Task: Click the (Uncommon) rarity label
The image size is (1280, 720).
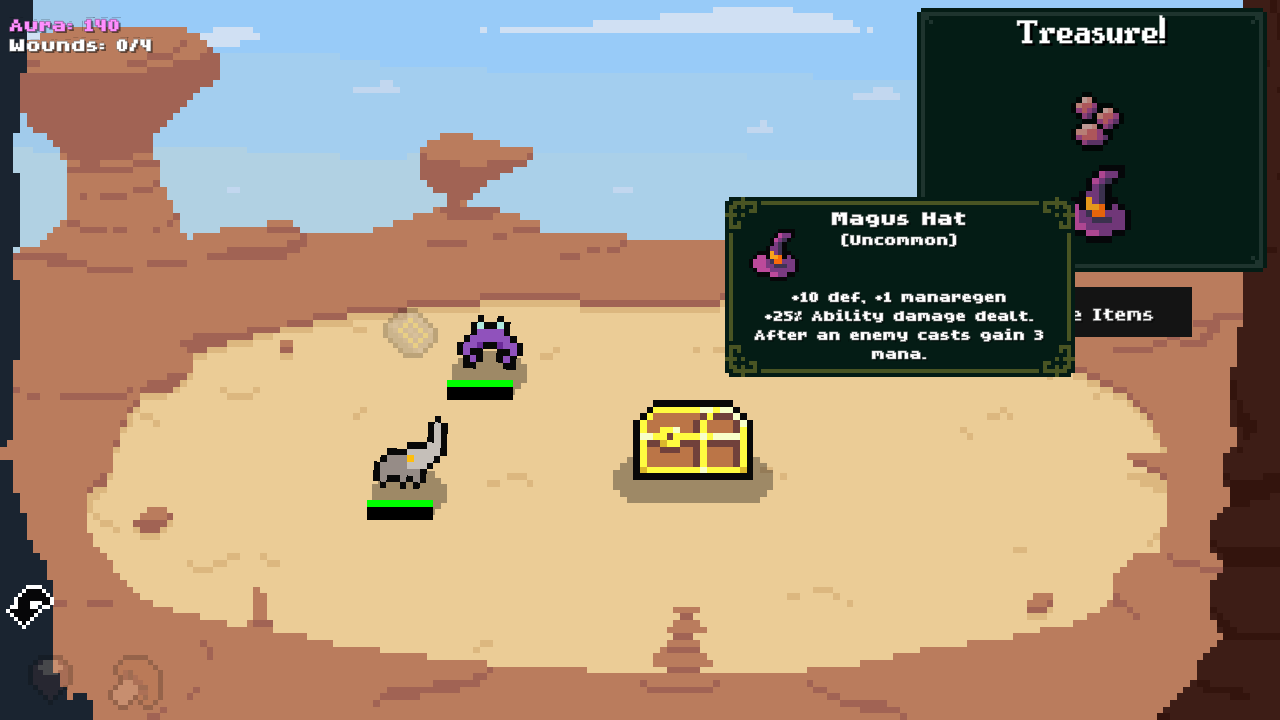Action: click(x=900, y=240)
